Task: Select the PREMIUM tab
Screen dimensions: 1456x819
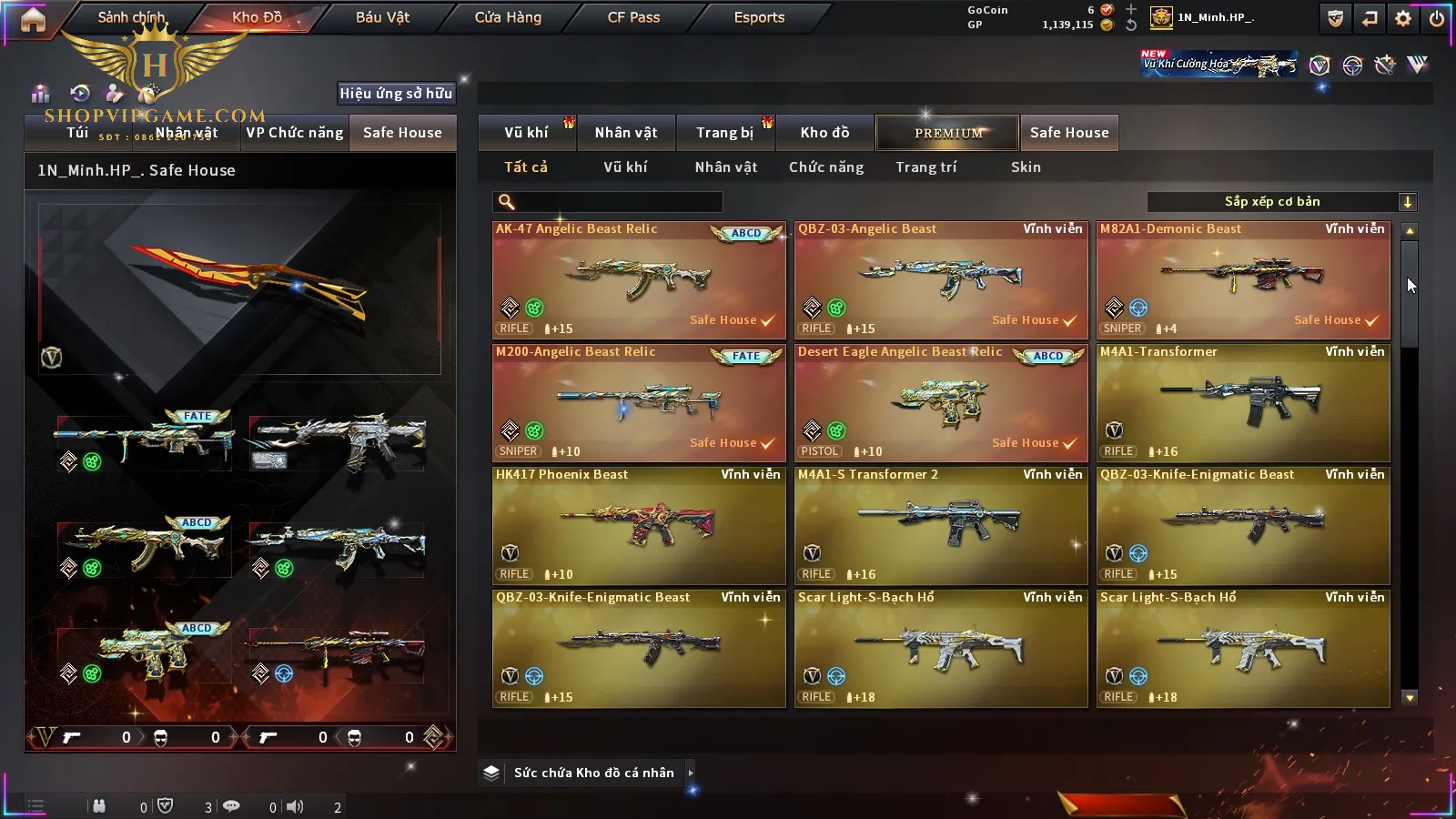Action: [x=948, y=133]
